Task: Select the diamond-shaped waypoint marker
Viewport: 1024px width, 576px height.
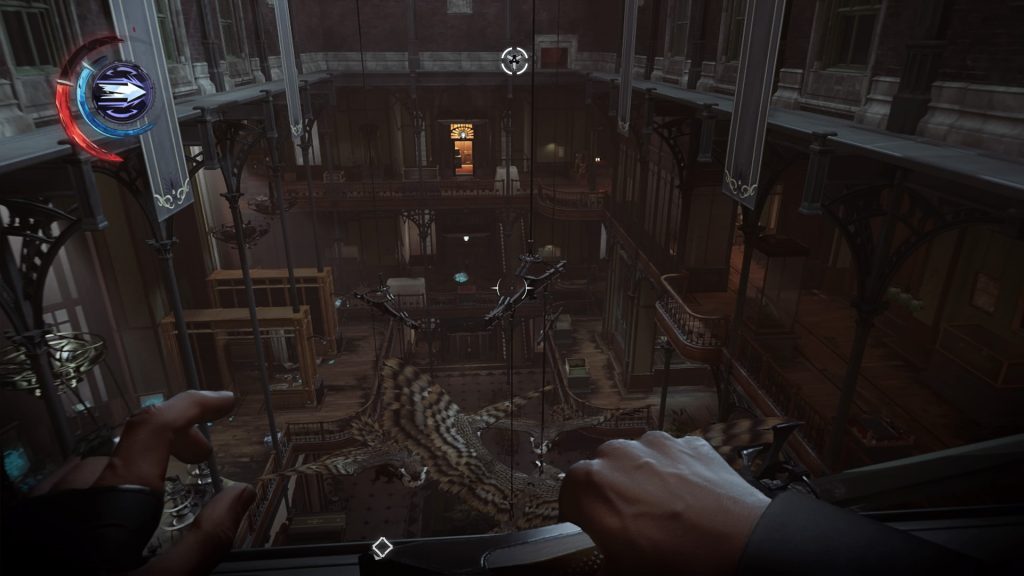Action: 381,547
